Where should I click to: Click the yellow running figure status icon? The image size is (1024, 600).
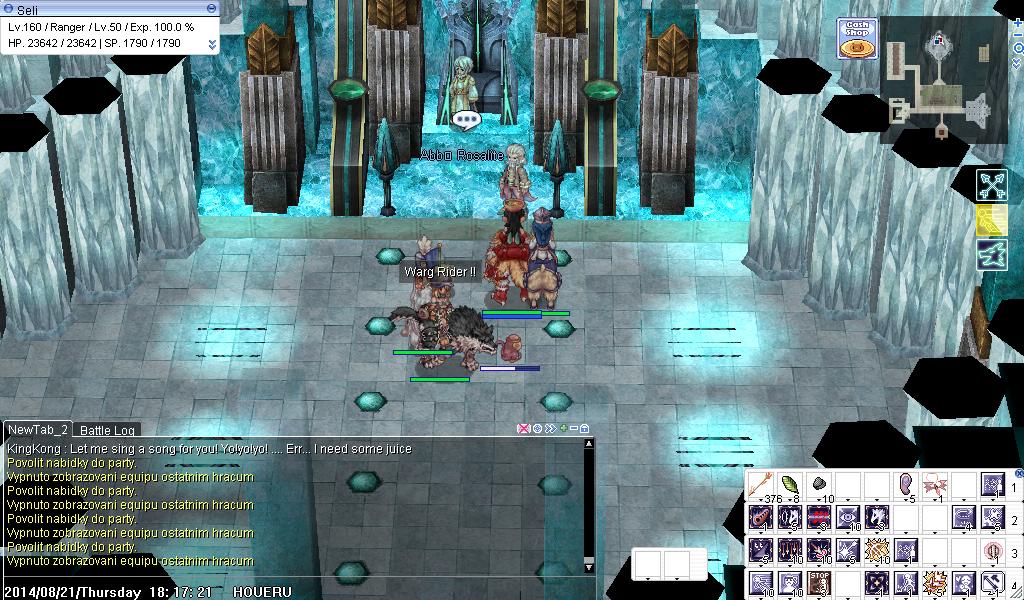(992, 219)
